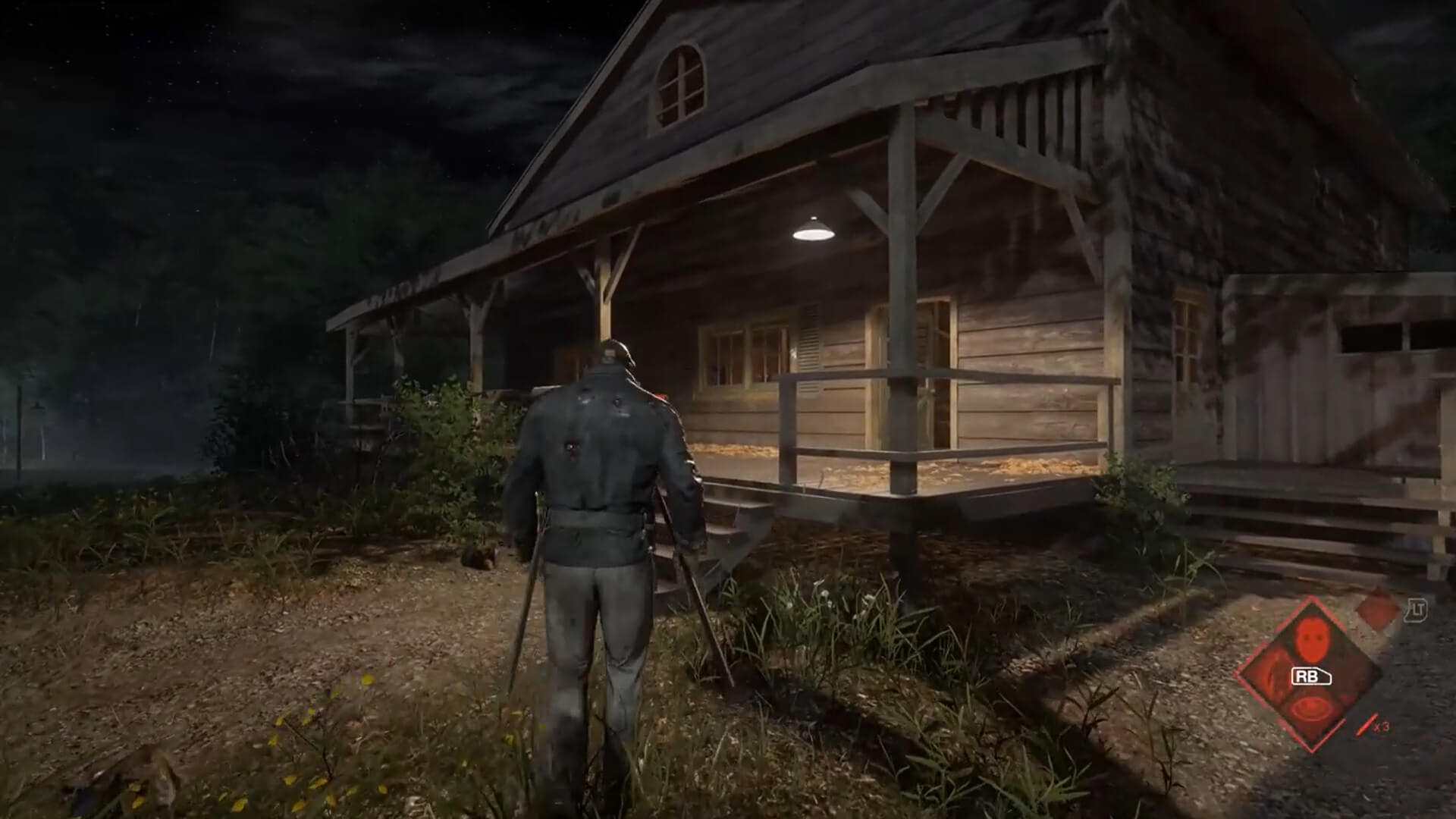The image size is (1456, 819).
Task: Click the small red diamond beside LT
Action: [x=1378, y=607]
